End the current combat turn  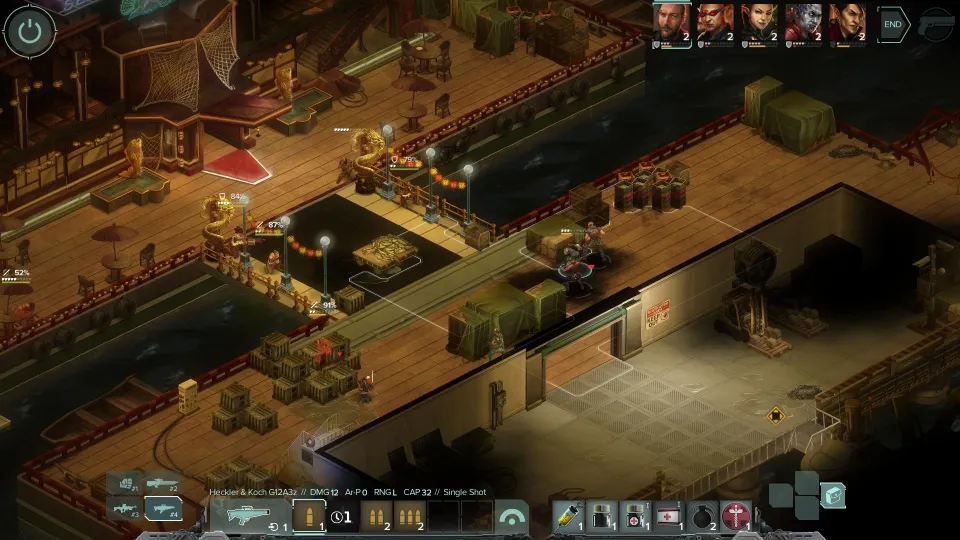coord(893,24)
